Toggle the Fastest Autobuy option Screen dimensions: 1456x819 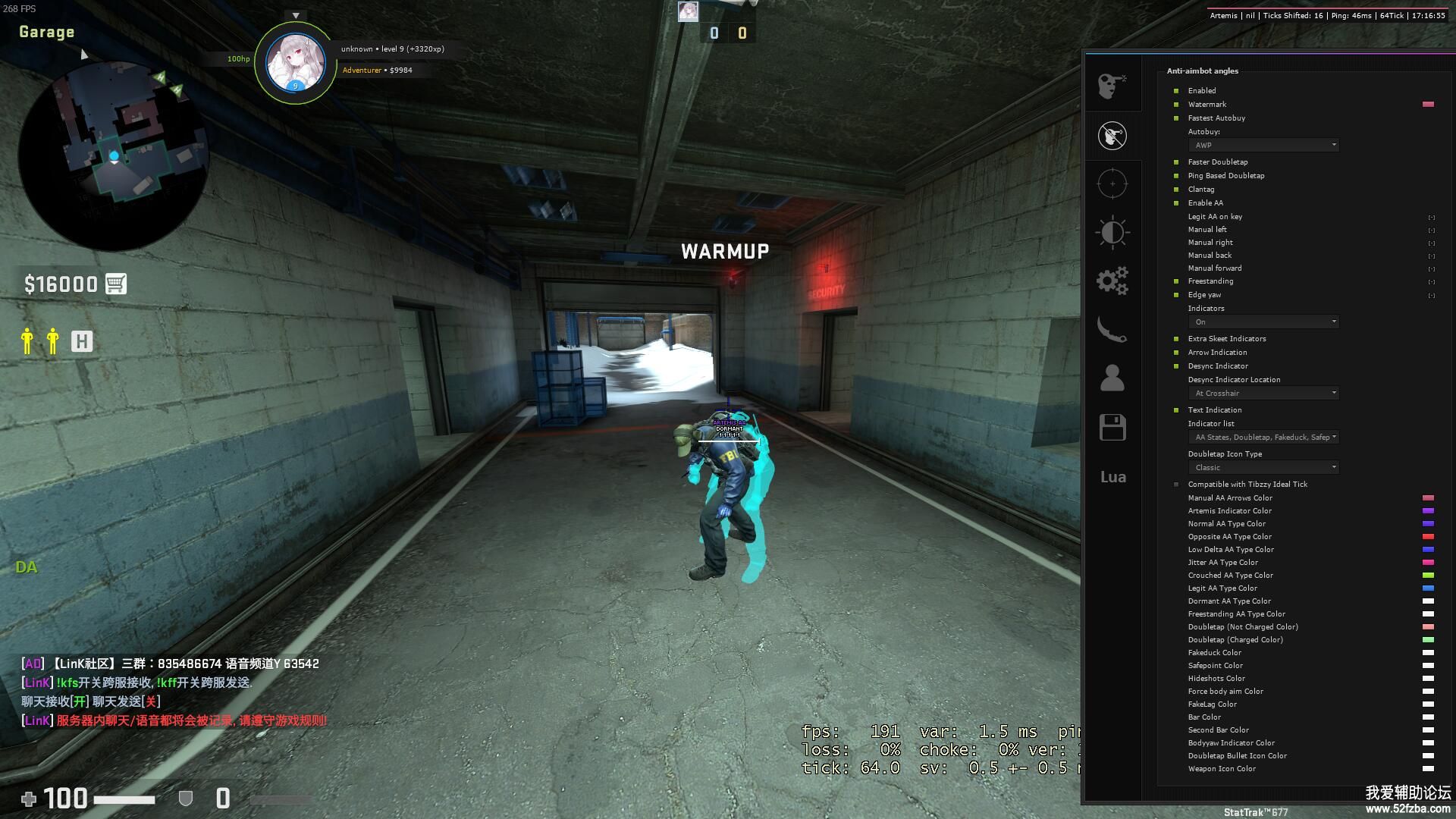(1176, 118)
